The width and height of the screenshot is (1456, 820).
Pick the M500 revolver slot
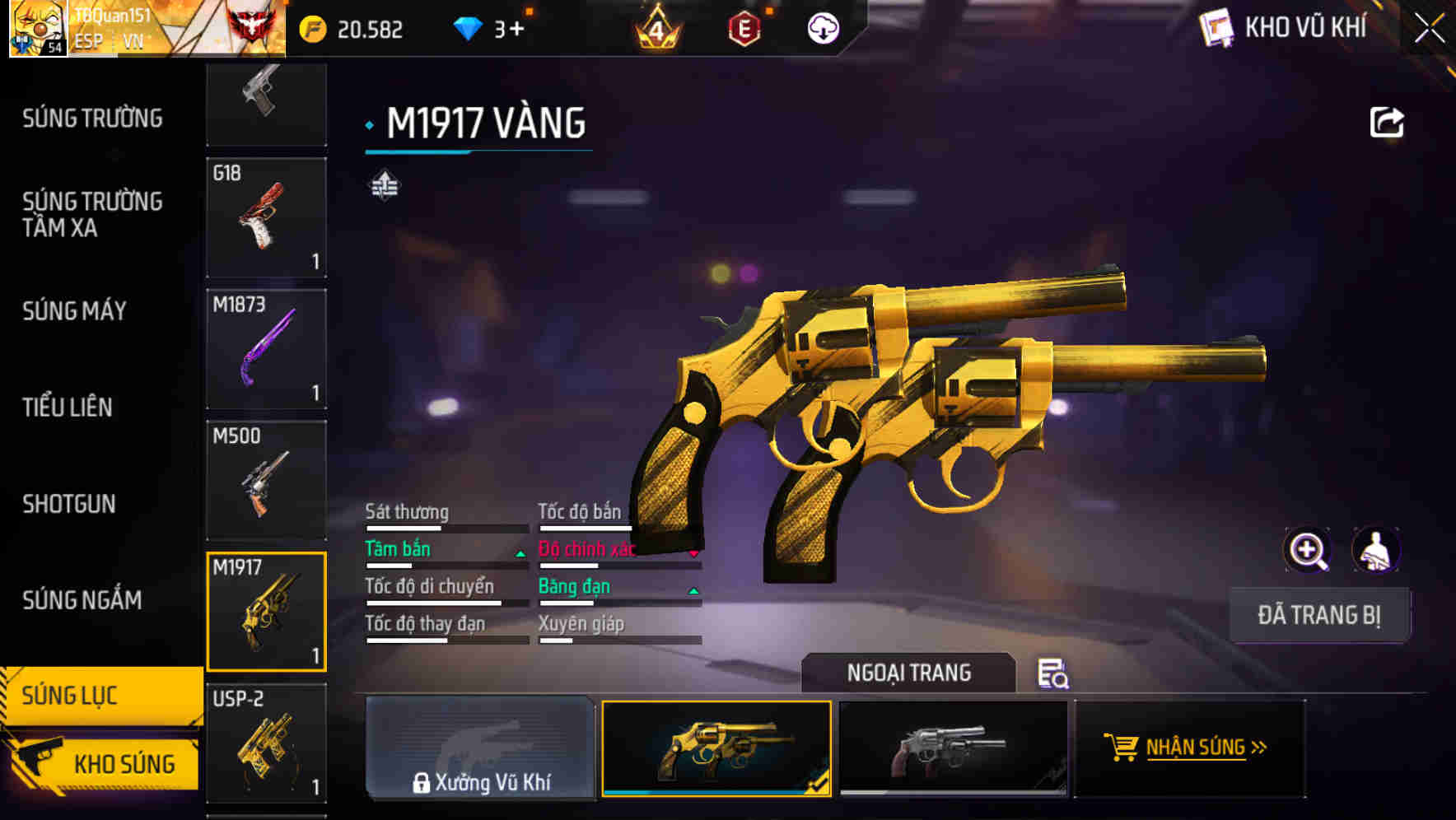266,481
